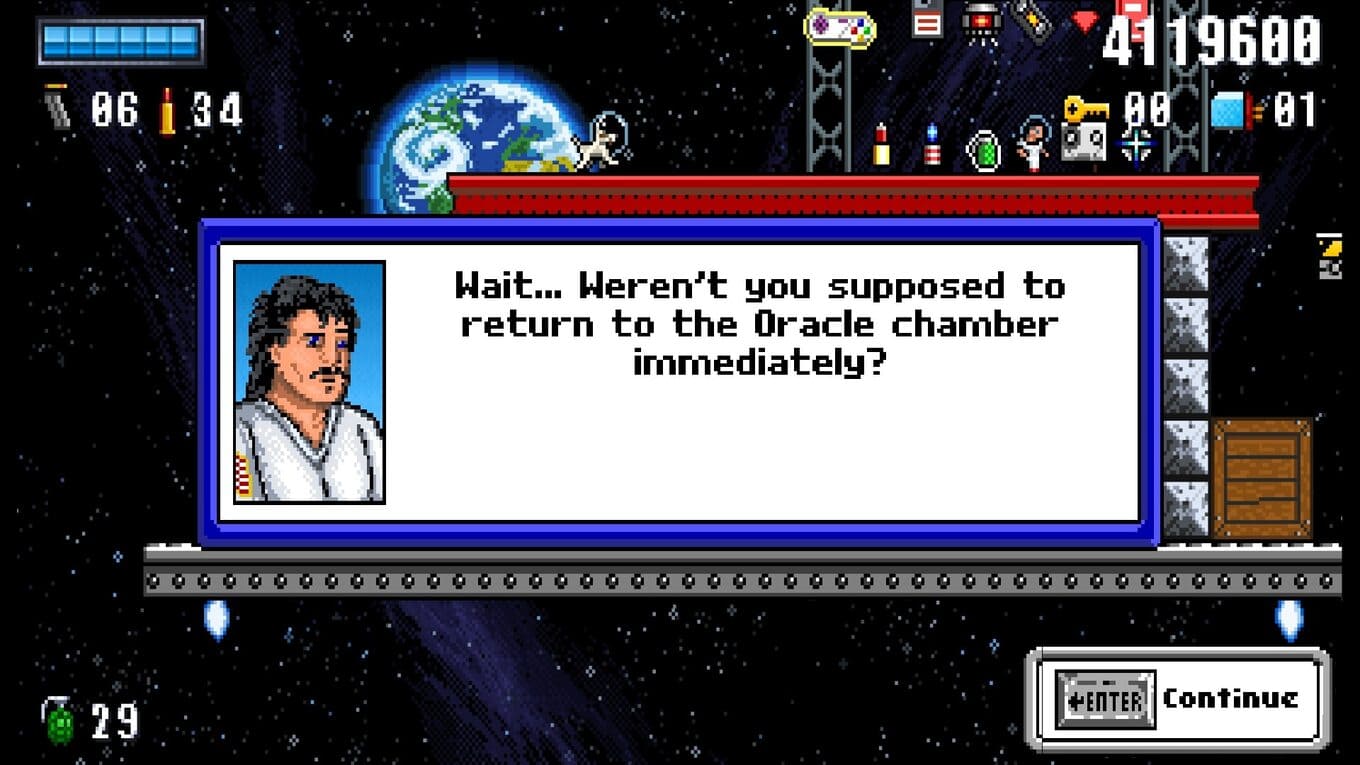Image resolution: width=1360 pixels, height=765 pixels.
Task: Continue the dialogue with the Continue button
Action: 1178,698
